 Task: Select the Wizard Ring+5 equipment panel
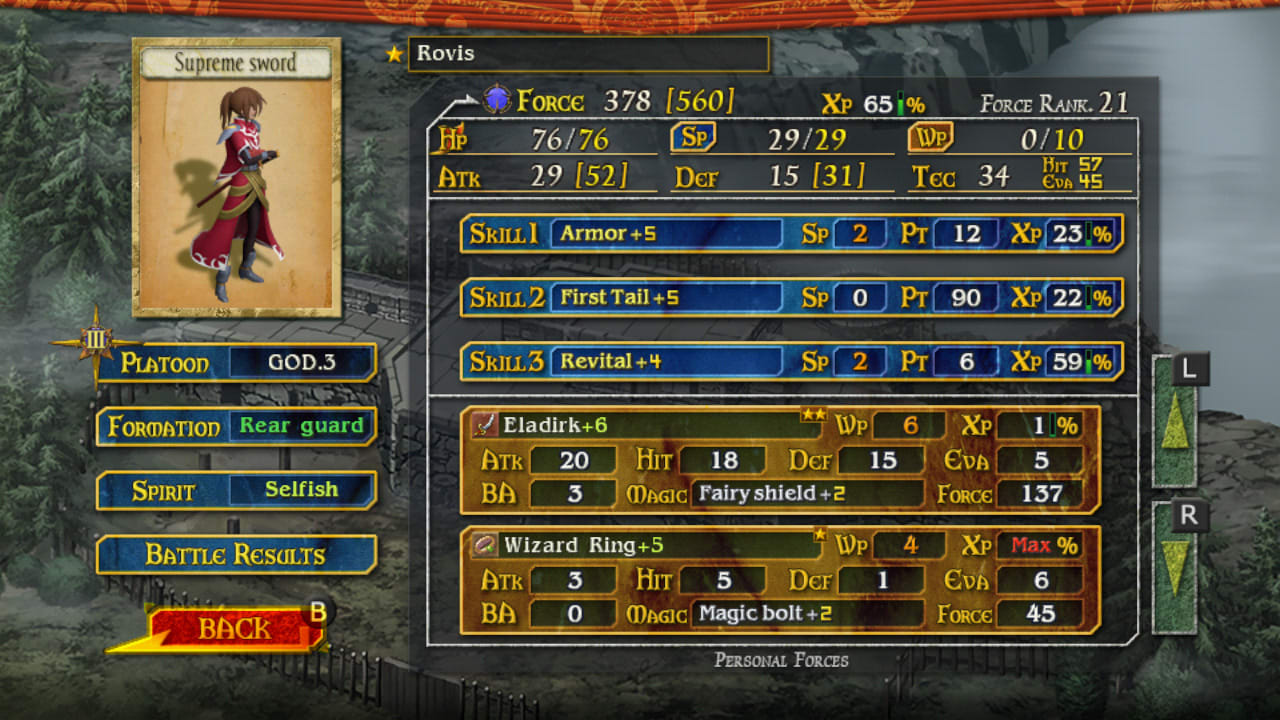pos(780,580)
